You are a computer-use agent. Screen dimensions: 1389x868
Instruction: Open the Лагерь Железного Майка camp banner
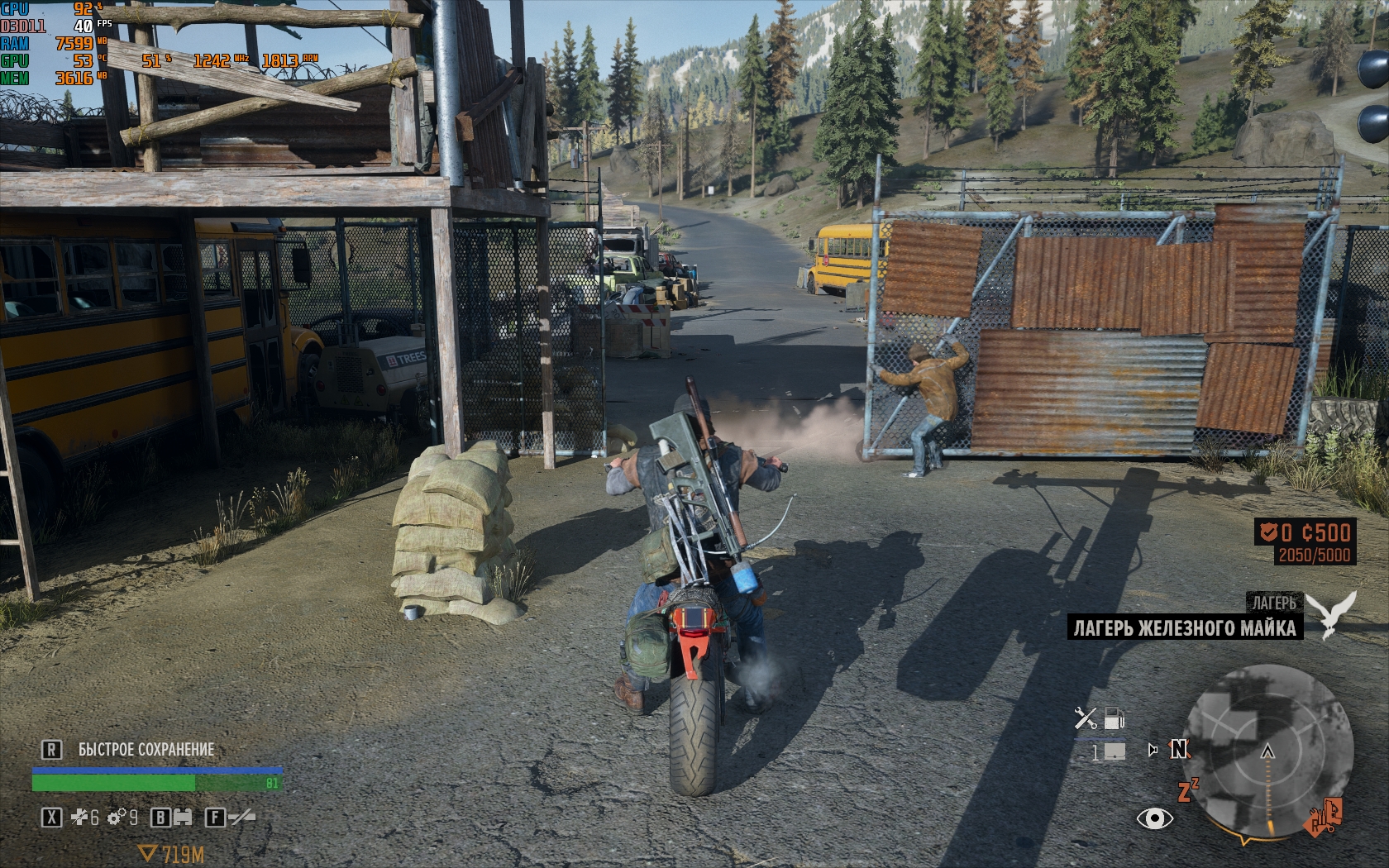point(1184,628)
